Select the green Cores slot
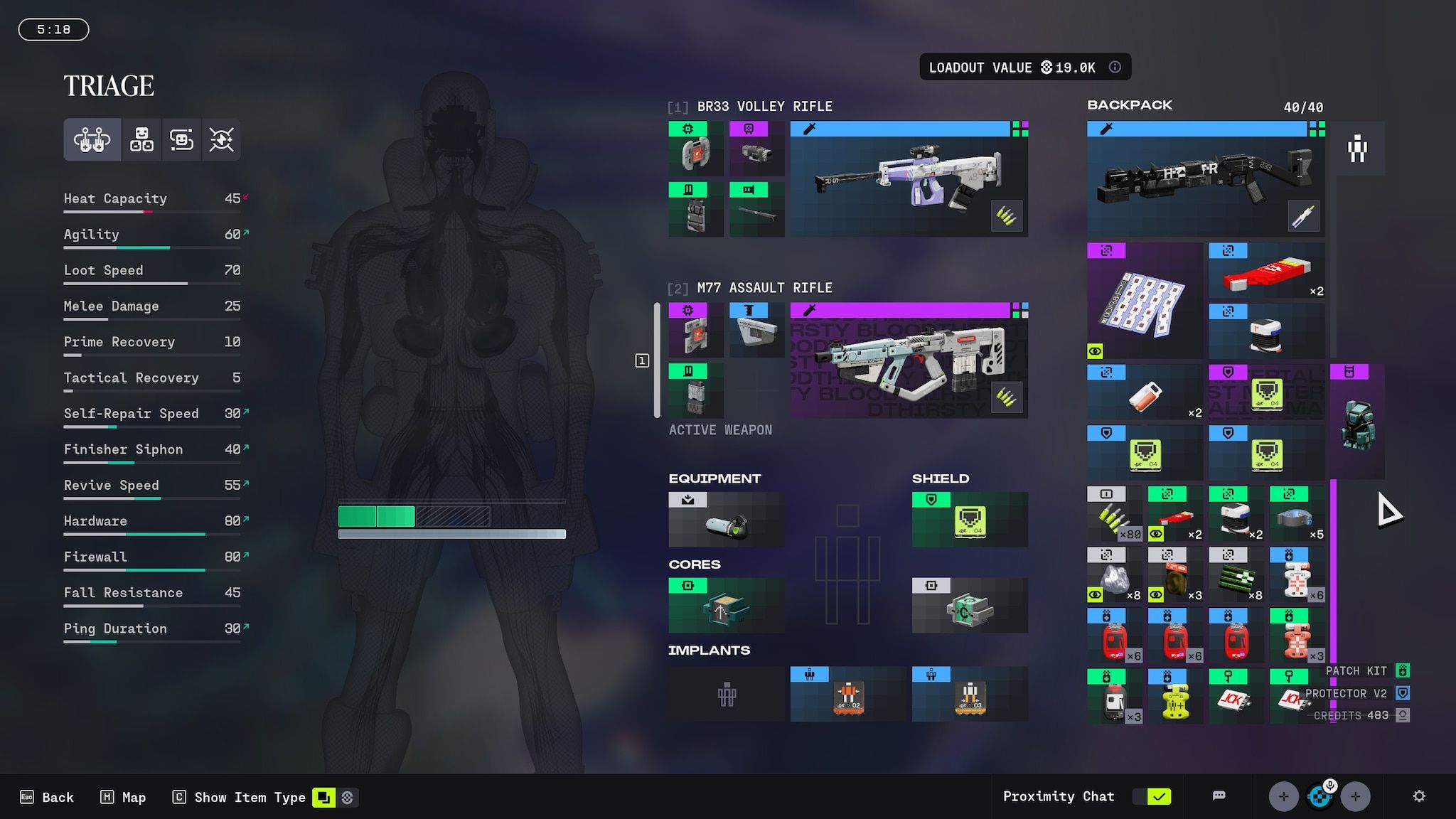The width and height of the screenshot is (1456, 819). click(726, 606)
